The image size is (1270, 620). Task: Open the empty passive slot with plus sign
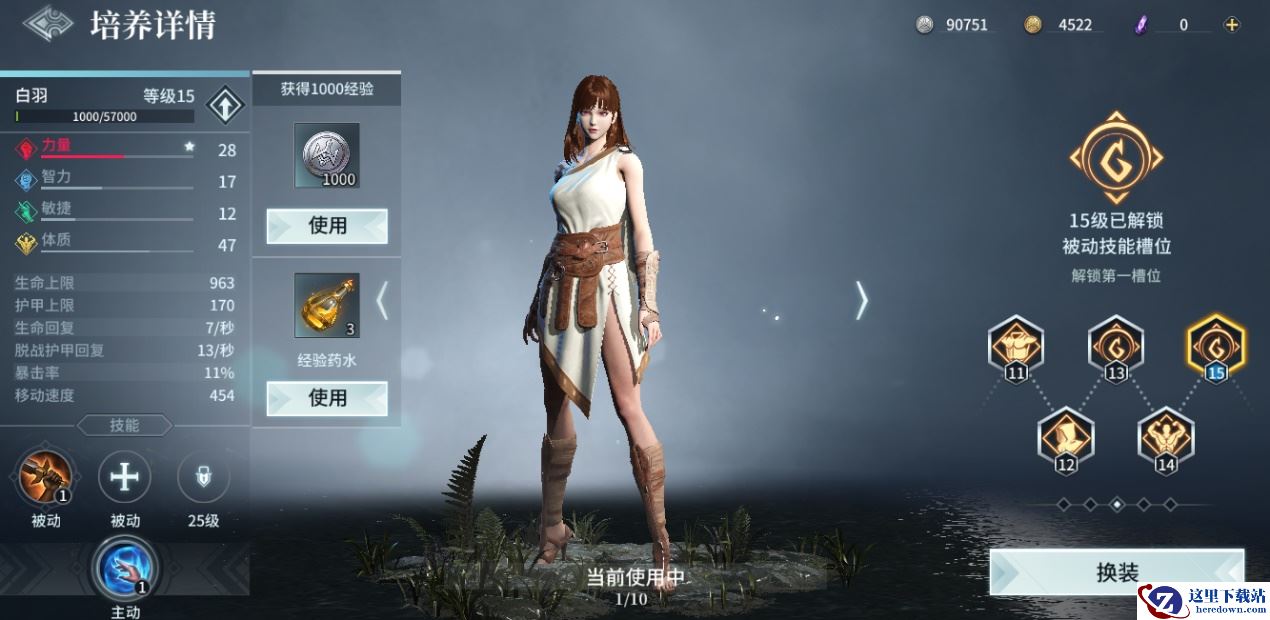point(125,477)
